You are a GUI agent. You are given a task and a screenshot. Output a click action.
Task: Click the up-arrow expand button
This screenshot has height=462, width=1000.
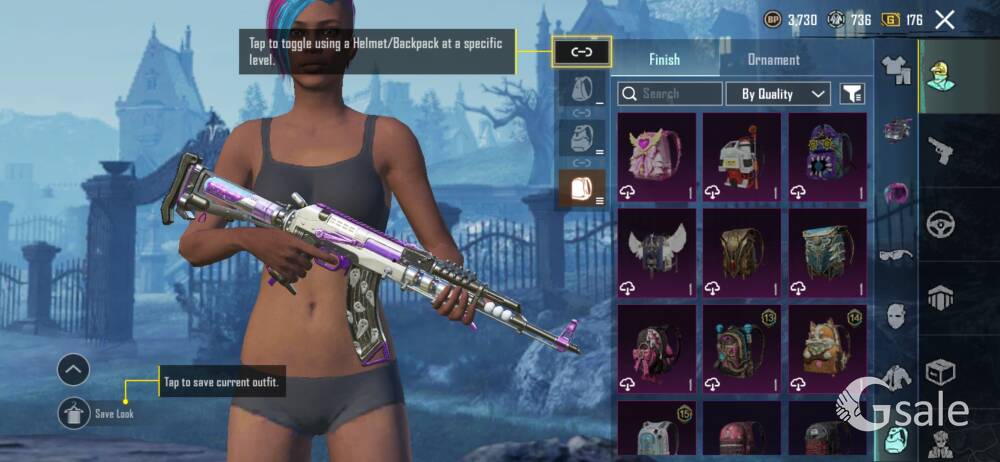pos(73,371)
